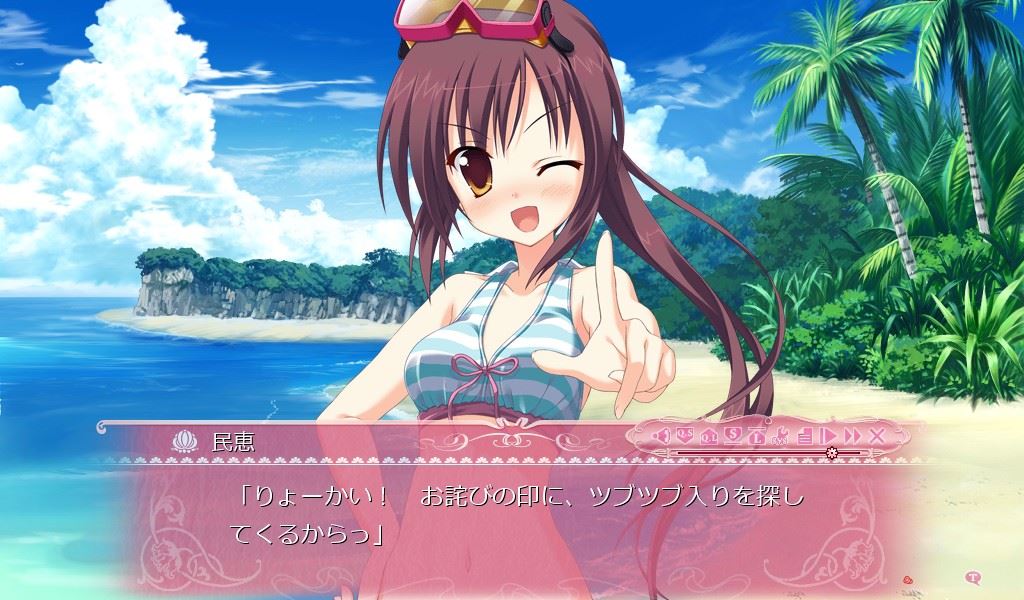Activate skip with the double arrow button
This screenshot has height=600, width=1024.
852,435
